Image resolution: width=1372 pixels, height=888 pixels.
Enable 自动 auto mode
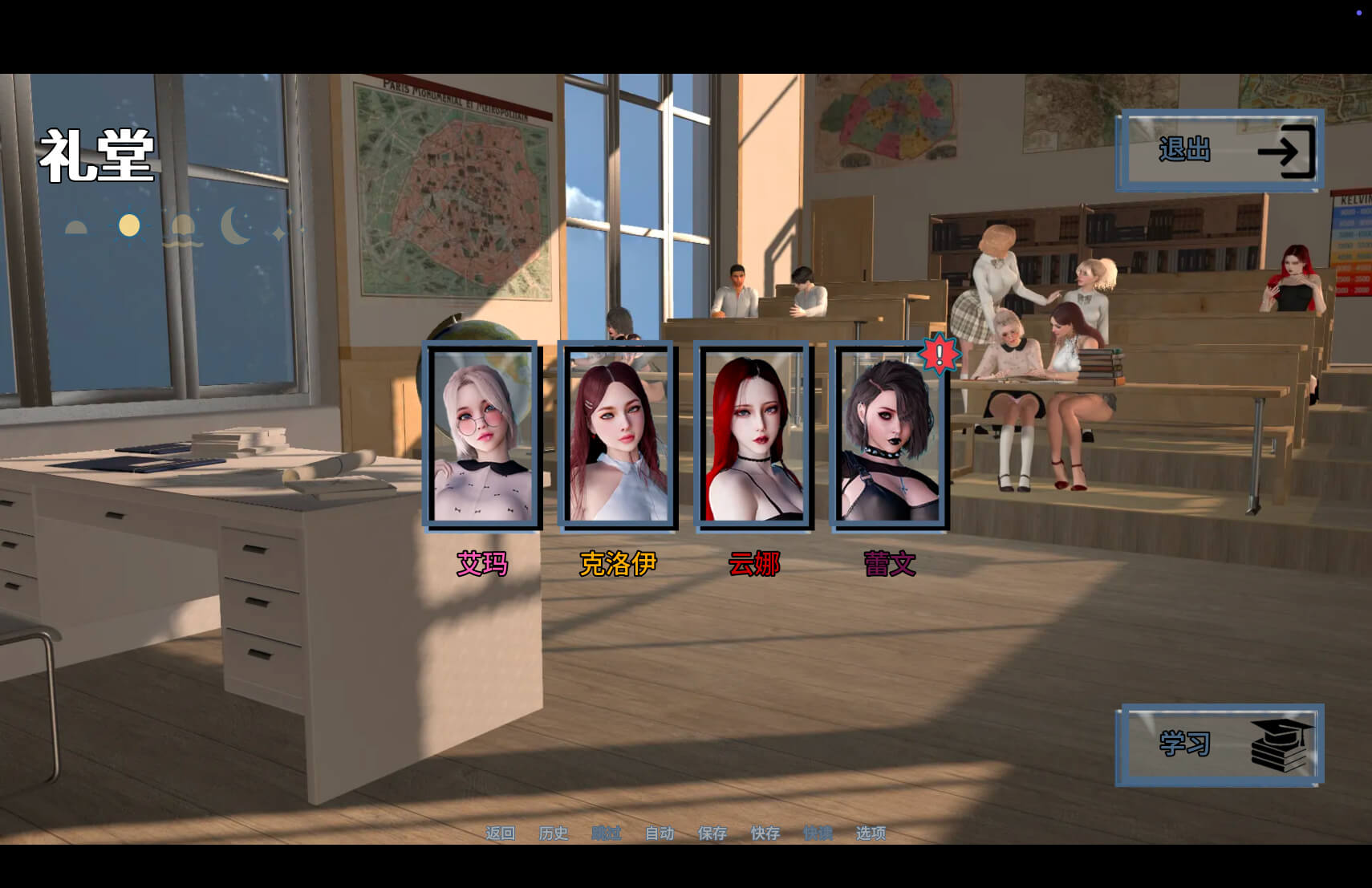[x=660, y=833]
